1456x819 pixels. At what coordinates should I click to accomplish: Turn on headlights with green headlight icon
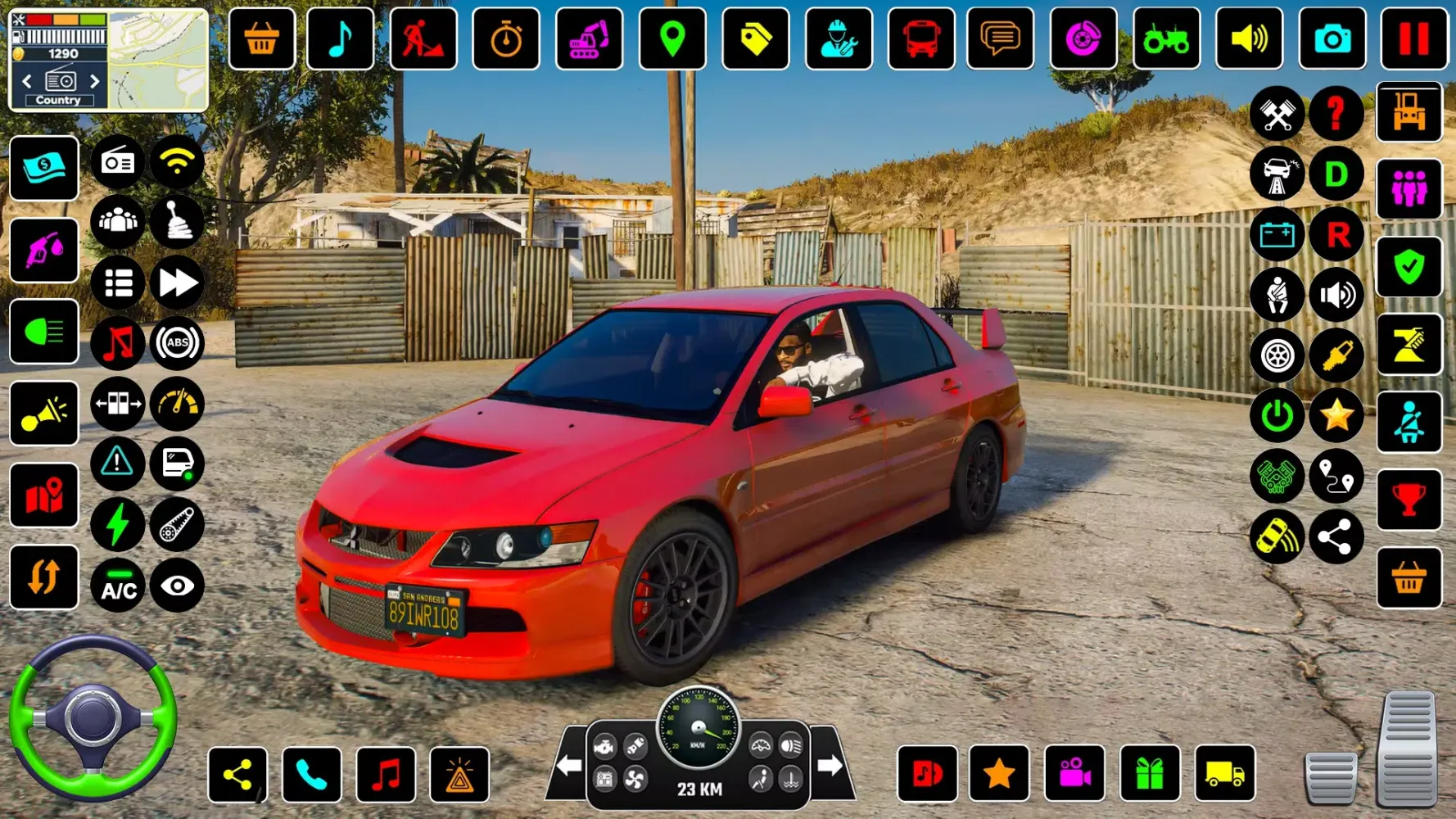coord(44,332)
